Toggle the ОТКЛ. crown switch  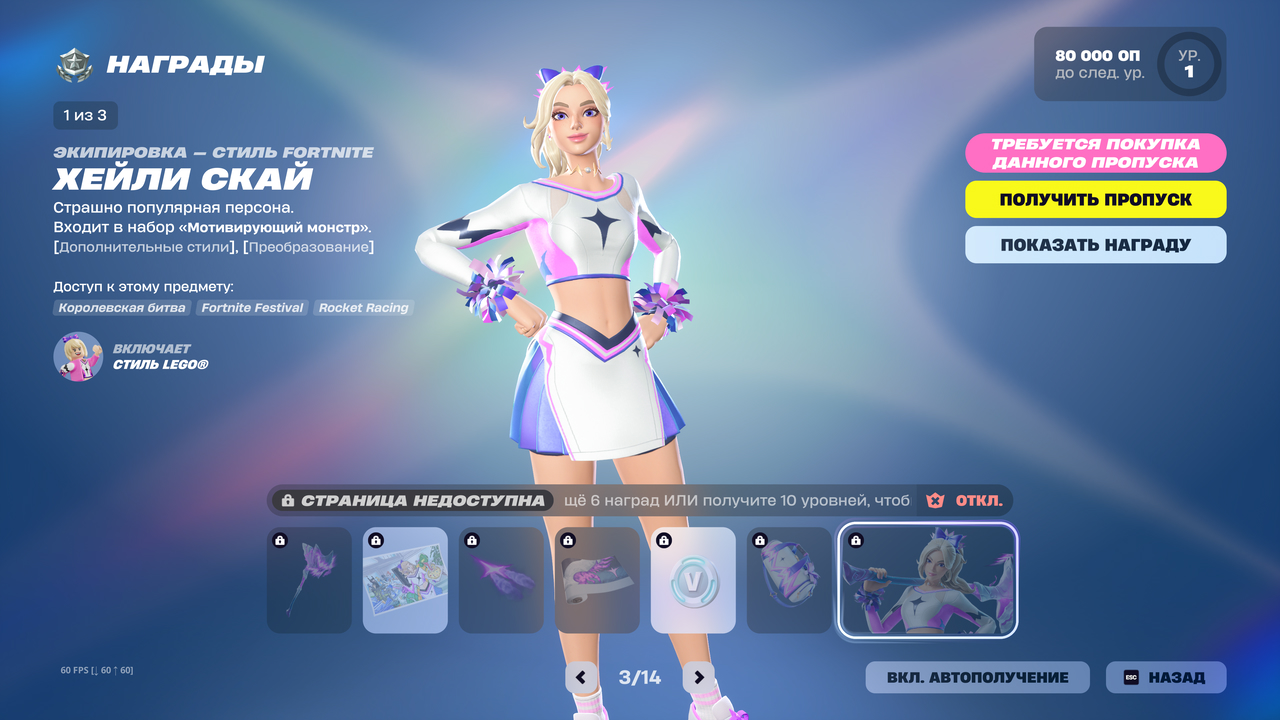click(964, 500)
